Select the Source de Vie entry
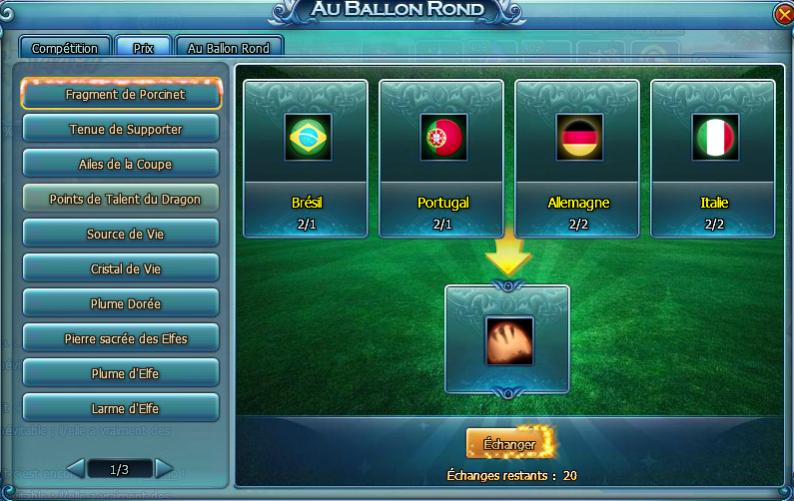 tap(121, 234)
